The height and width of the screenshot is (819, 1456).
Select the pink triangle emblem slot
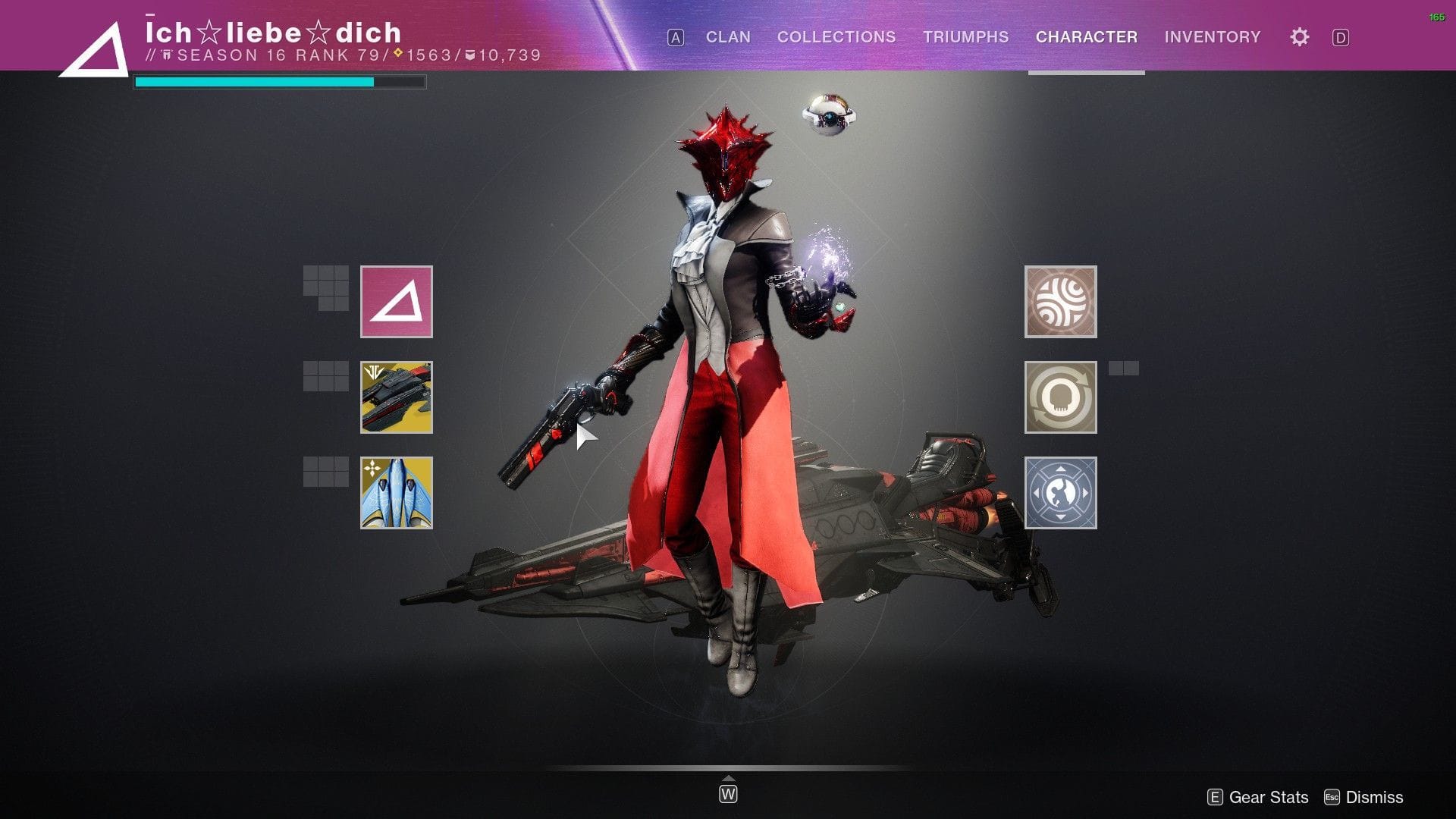396,300
